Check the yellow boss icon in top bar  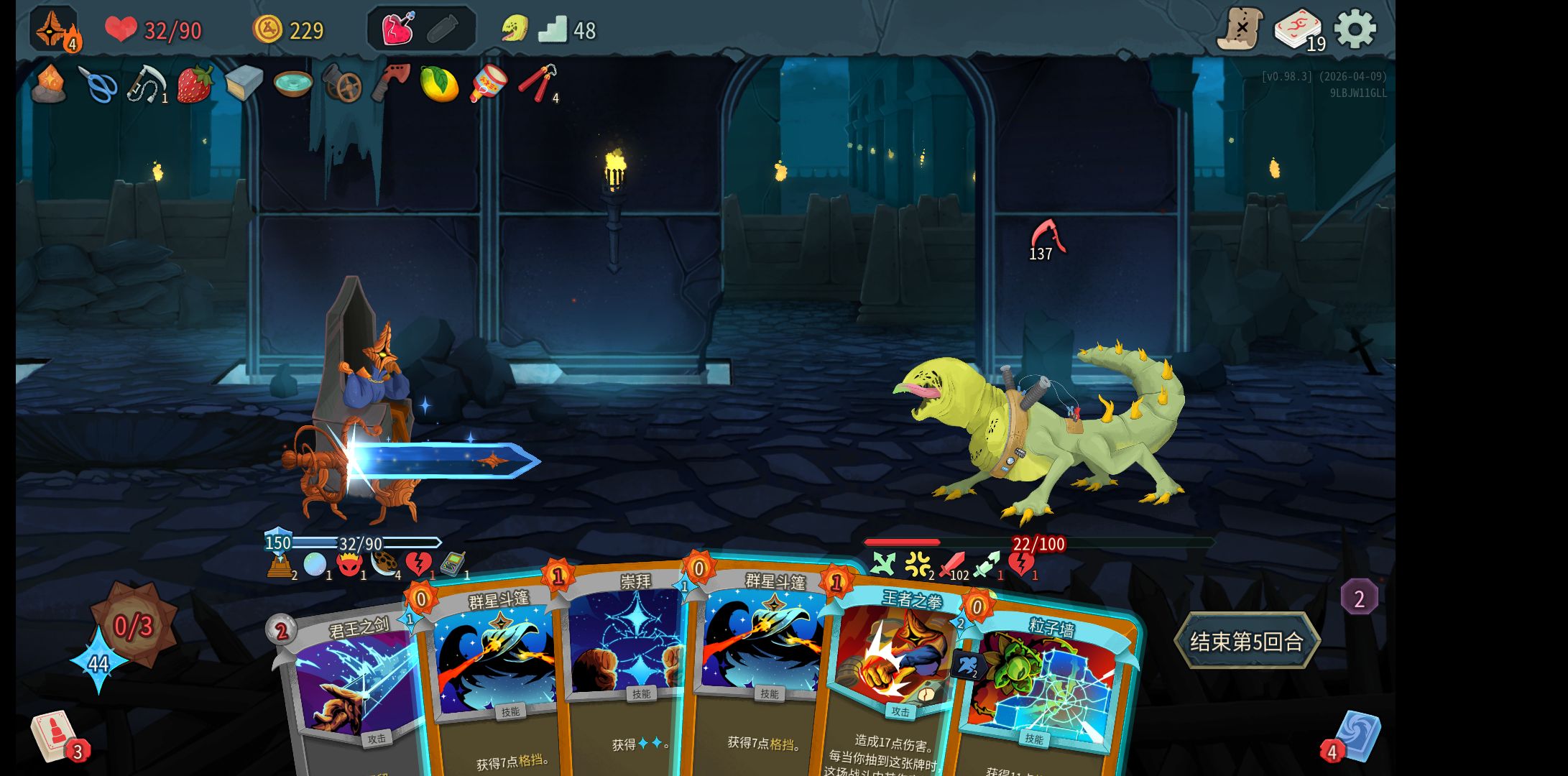click(515, 29)
